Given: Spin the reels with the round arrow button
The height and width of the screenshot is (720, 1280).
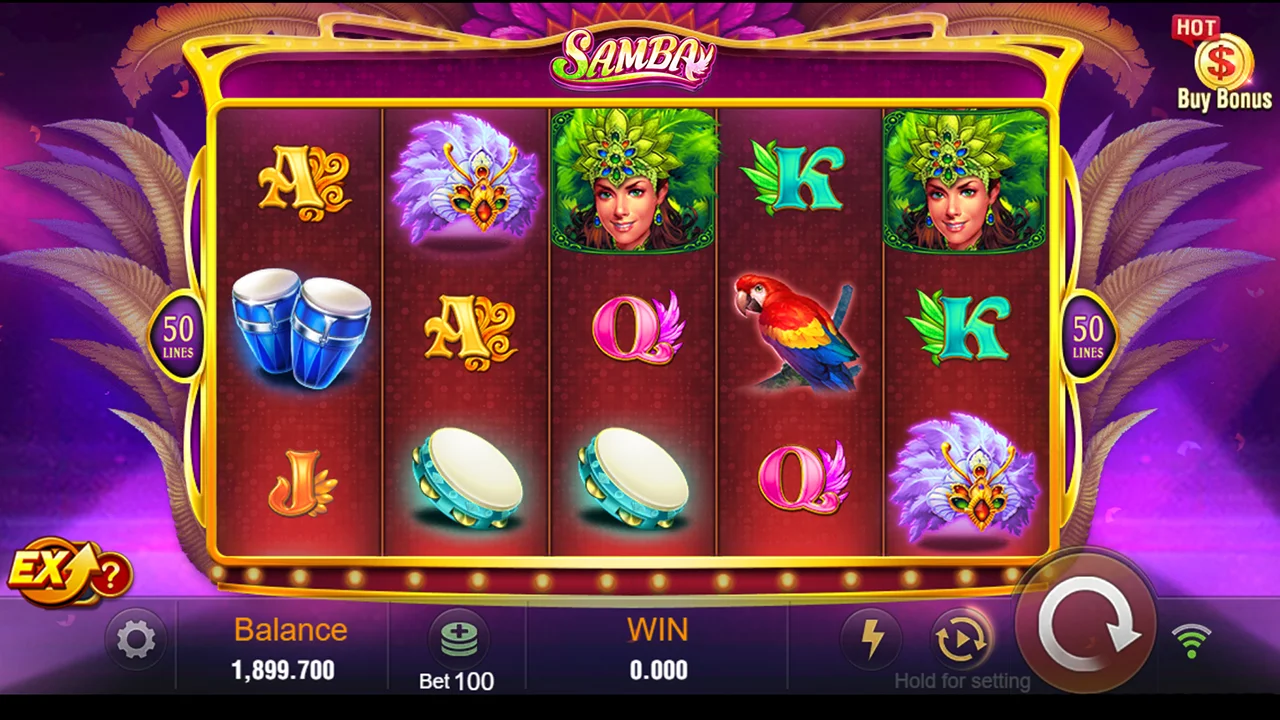Looking at the screenshot, I should click(x=1086, y=625).
